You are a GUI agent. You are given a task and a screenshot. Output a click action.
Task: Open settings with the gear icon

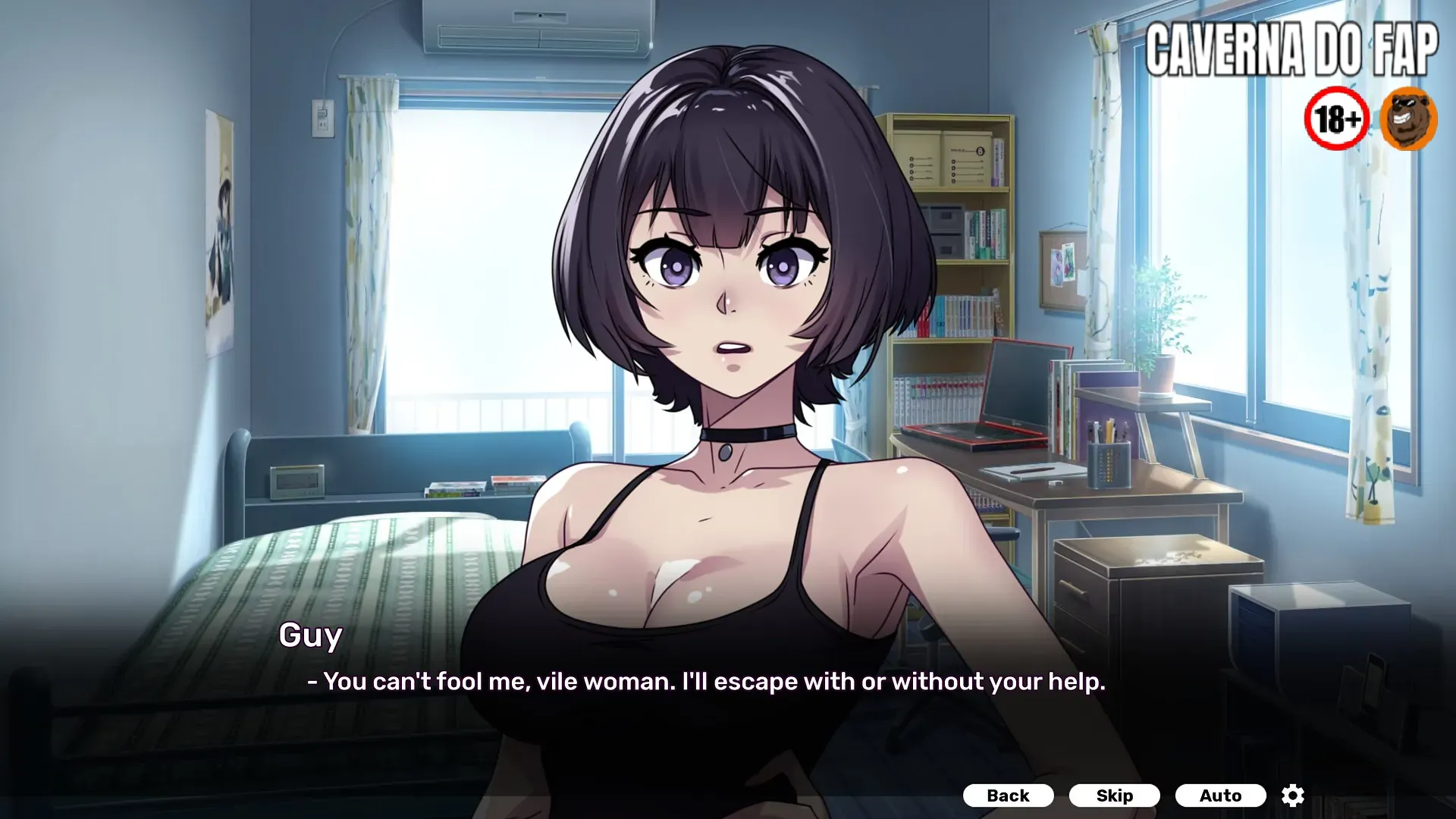tap(1293, 795)
